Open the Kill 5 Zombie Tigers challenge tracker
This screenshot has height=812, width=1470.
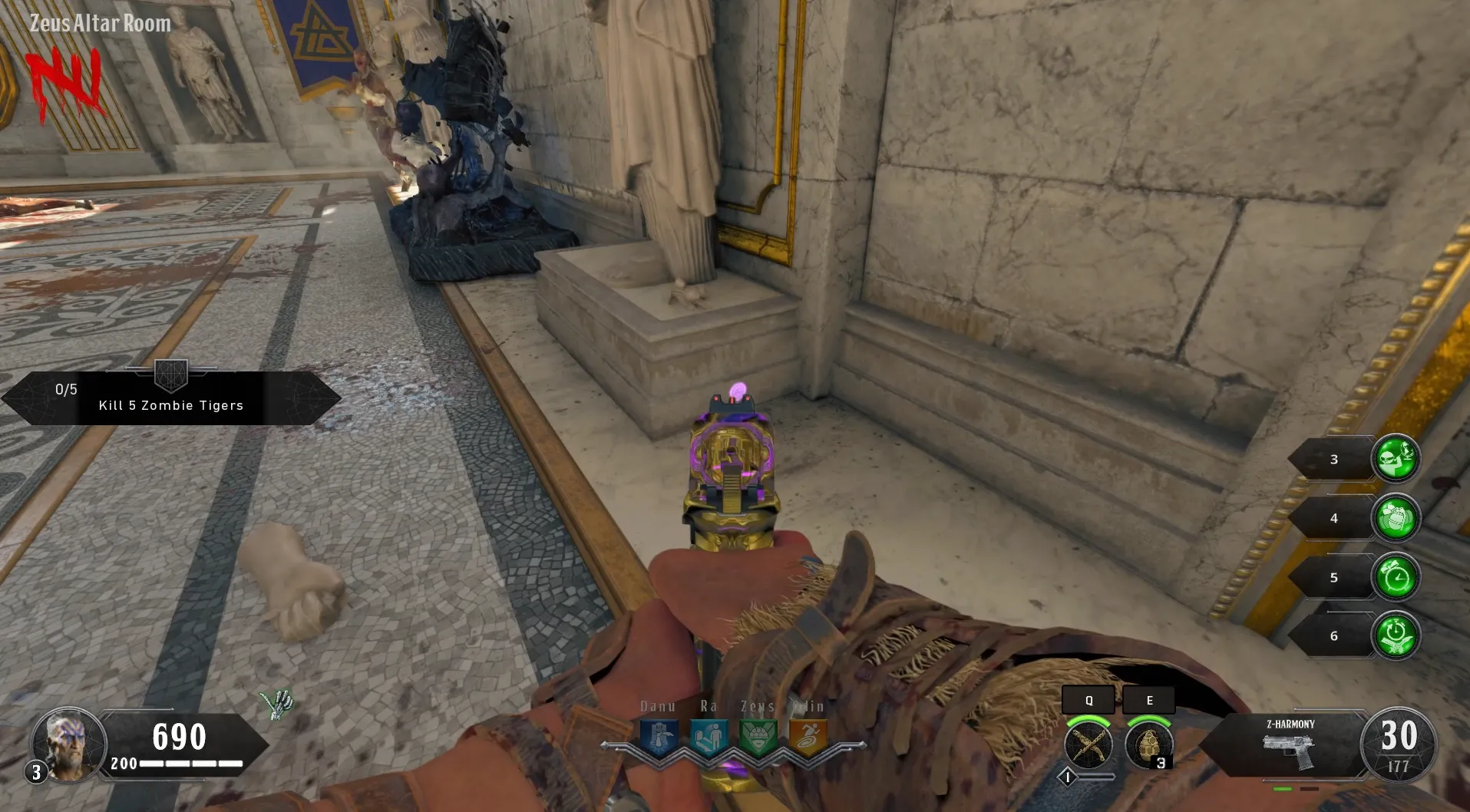click(170, 398)
